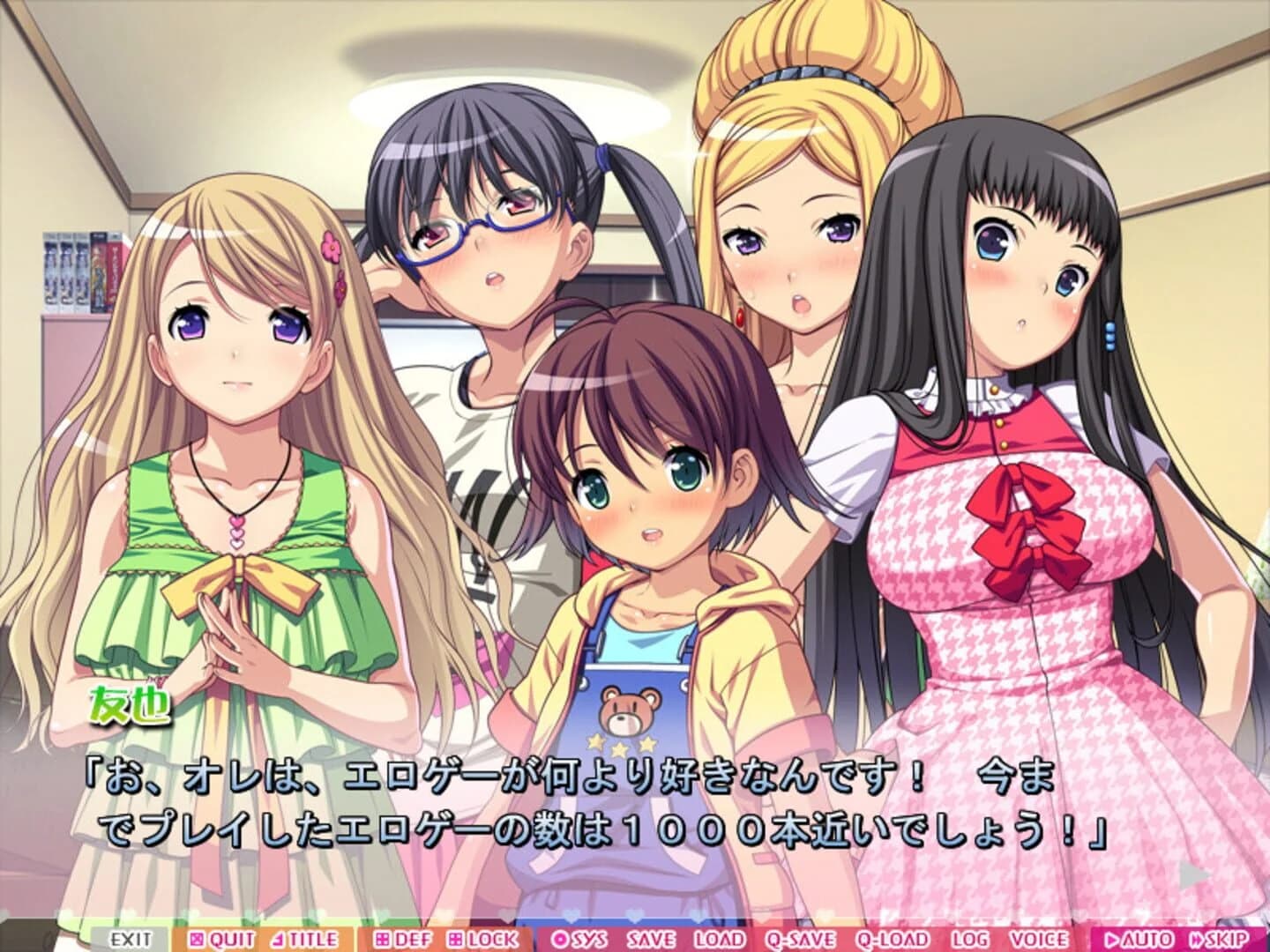This screenshot has height=952, width=1270.
Task: Open the SYS circle icon
Action: (562, 938)
